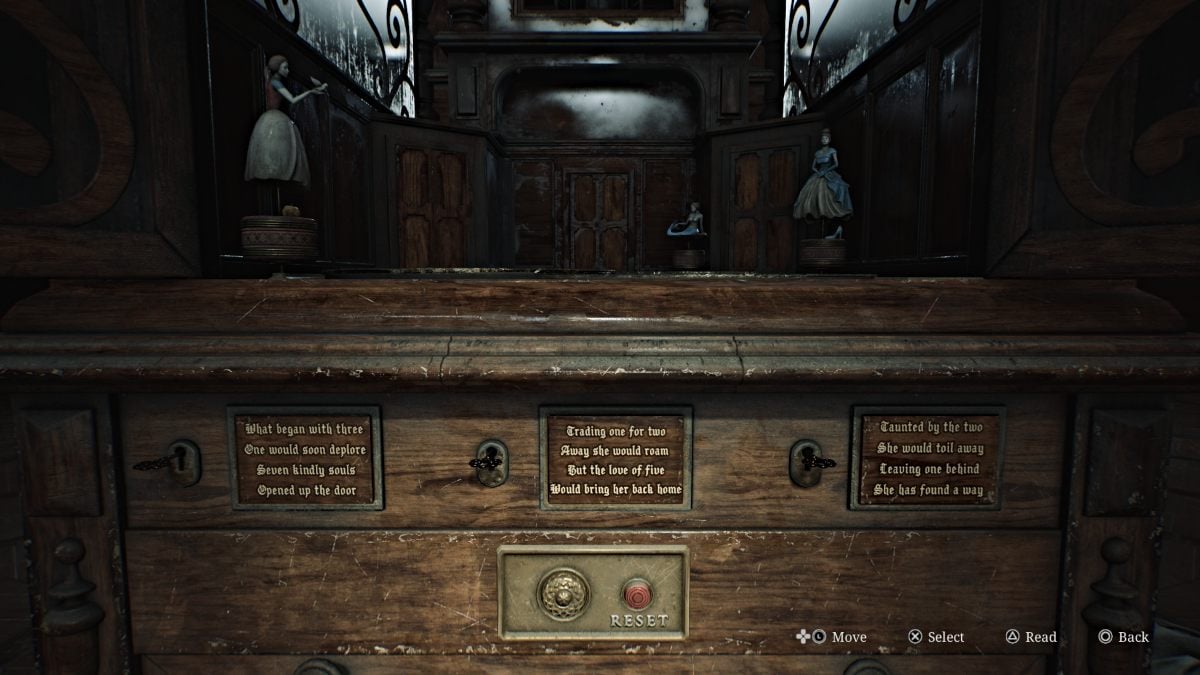Read the 'What began with three' plaque
Image resolution: width=1200 pixels, height=675 pixels.
pyautogui.click(x=305, y=458)
